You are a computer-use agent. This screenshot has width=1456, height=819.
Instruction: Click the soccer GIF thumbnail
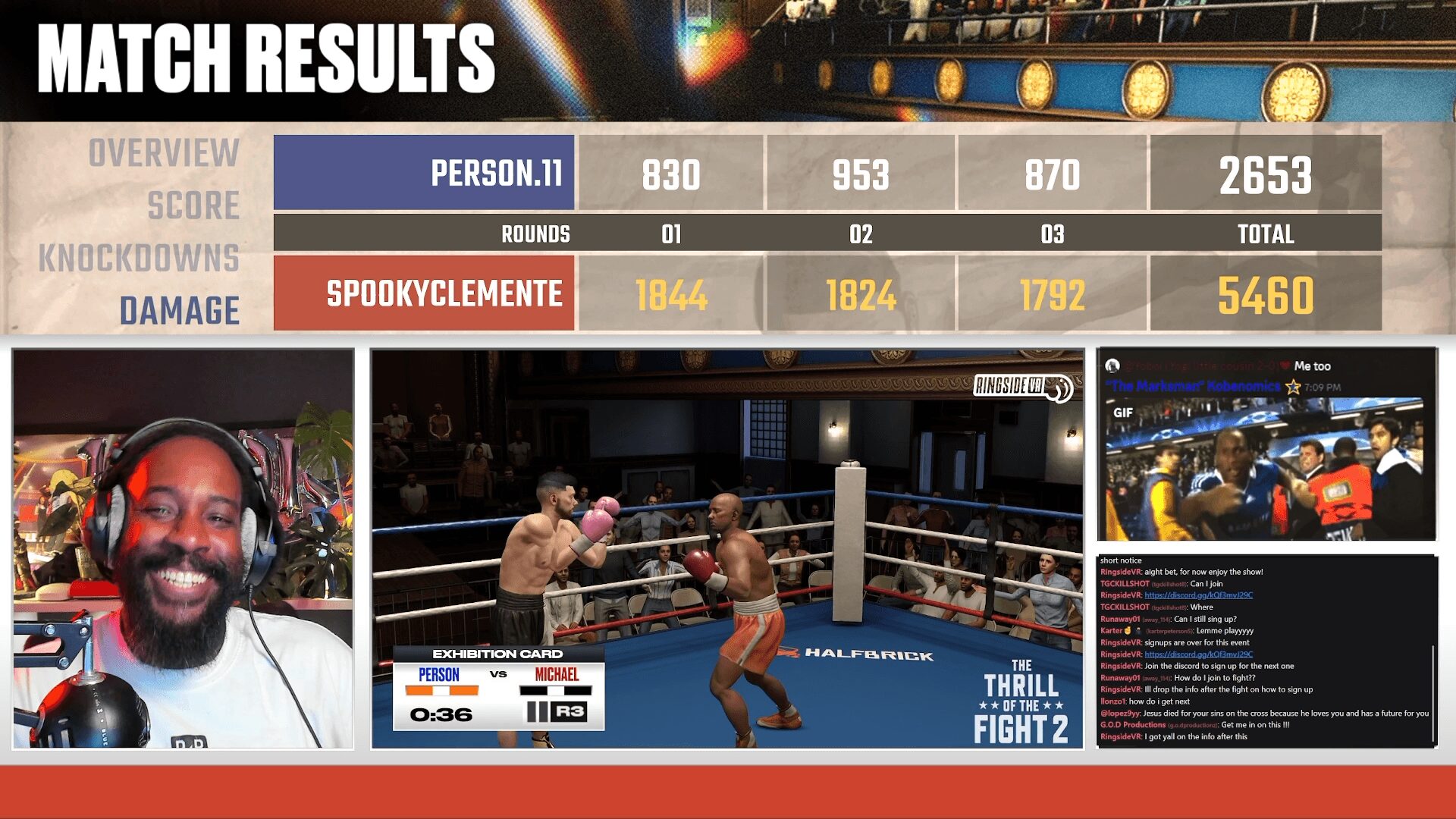point(1266,467)
